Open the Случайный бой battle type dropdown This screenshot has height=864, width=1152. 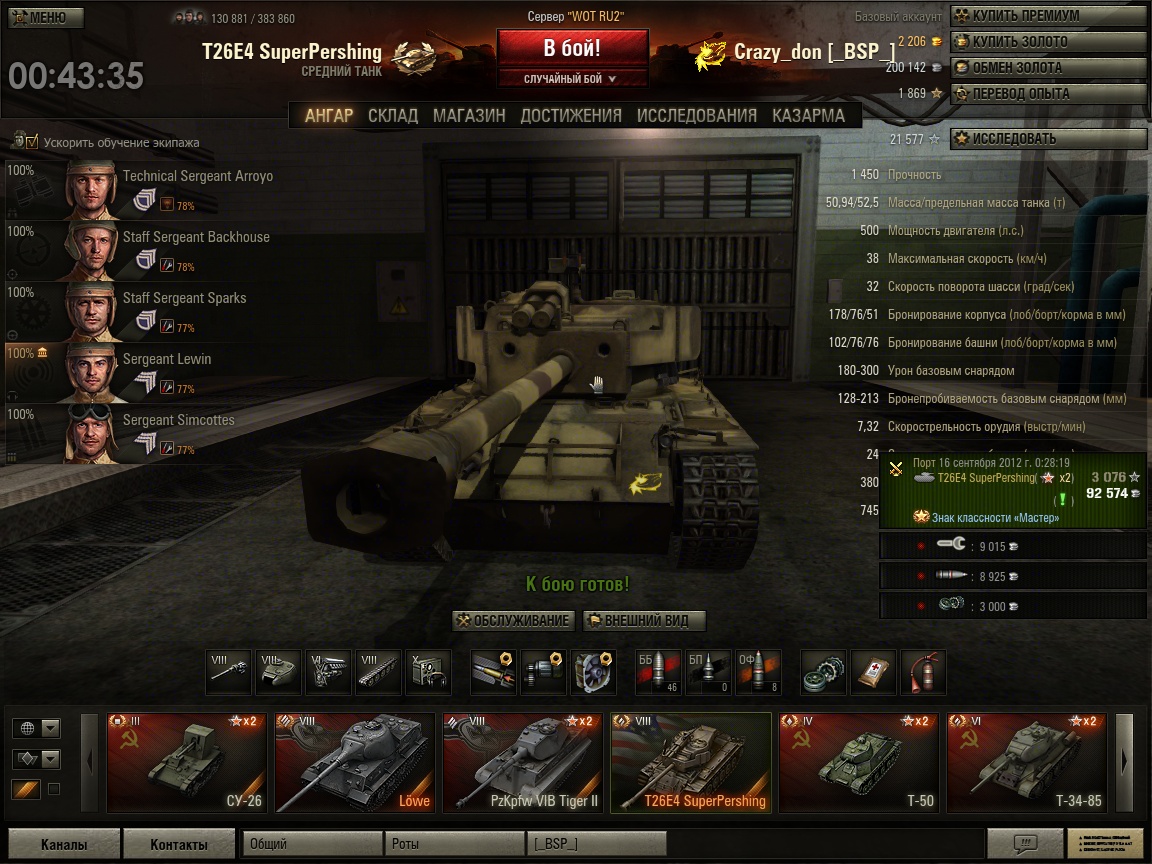click(572, 79)
